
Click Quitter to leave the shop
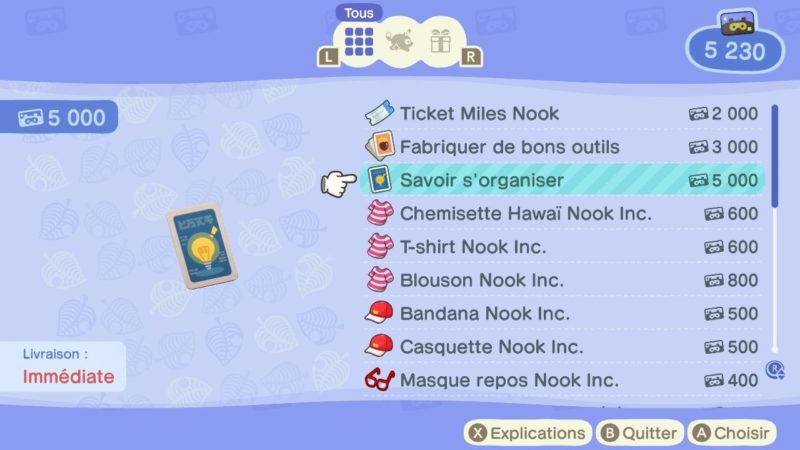(x=639, y=433)
